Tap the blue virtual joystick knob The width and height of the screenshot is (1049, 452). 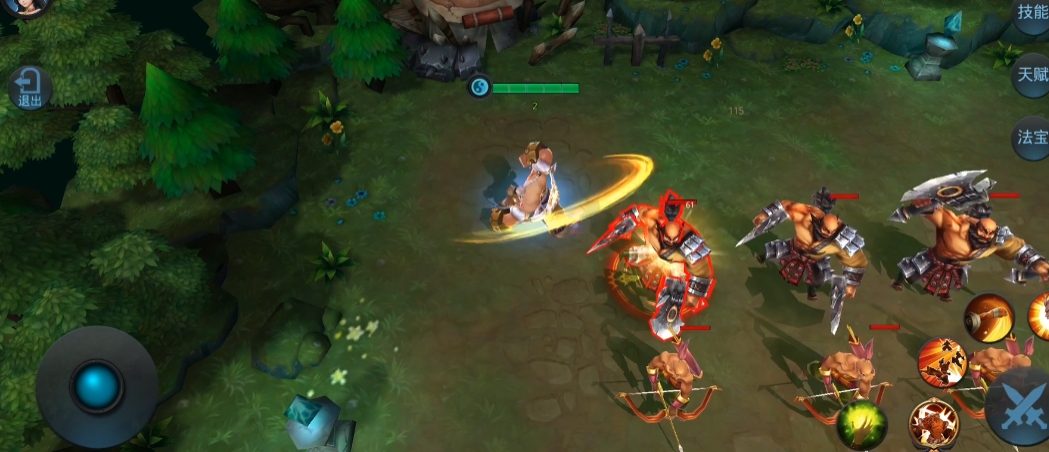point(97,386)
